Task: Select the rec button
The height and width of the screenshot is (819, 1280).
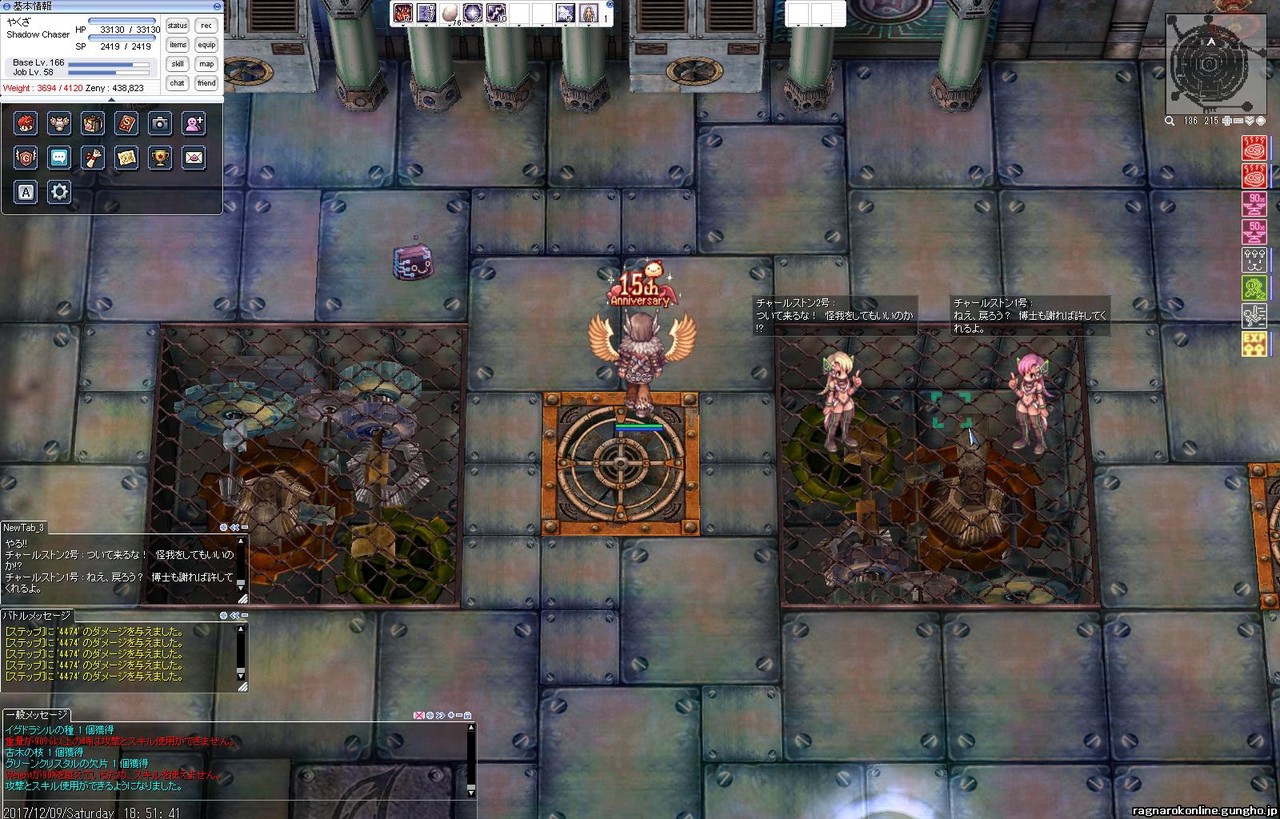Action: [x=206, y=26]
